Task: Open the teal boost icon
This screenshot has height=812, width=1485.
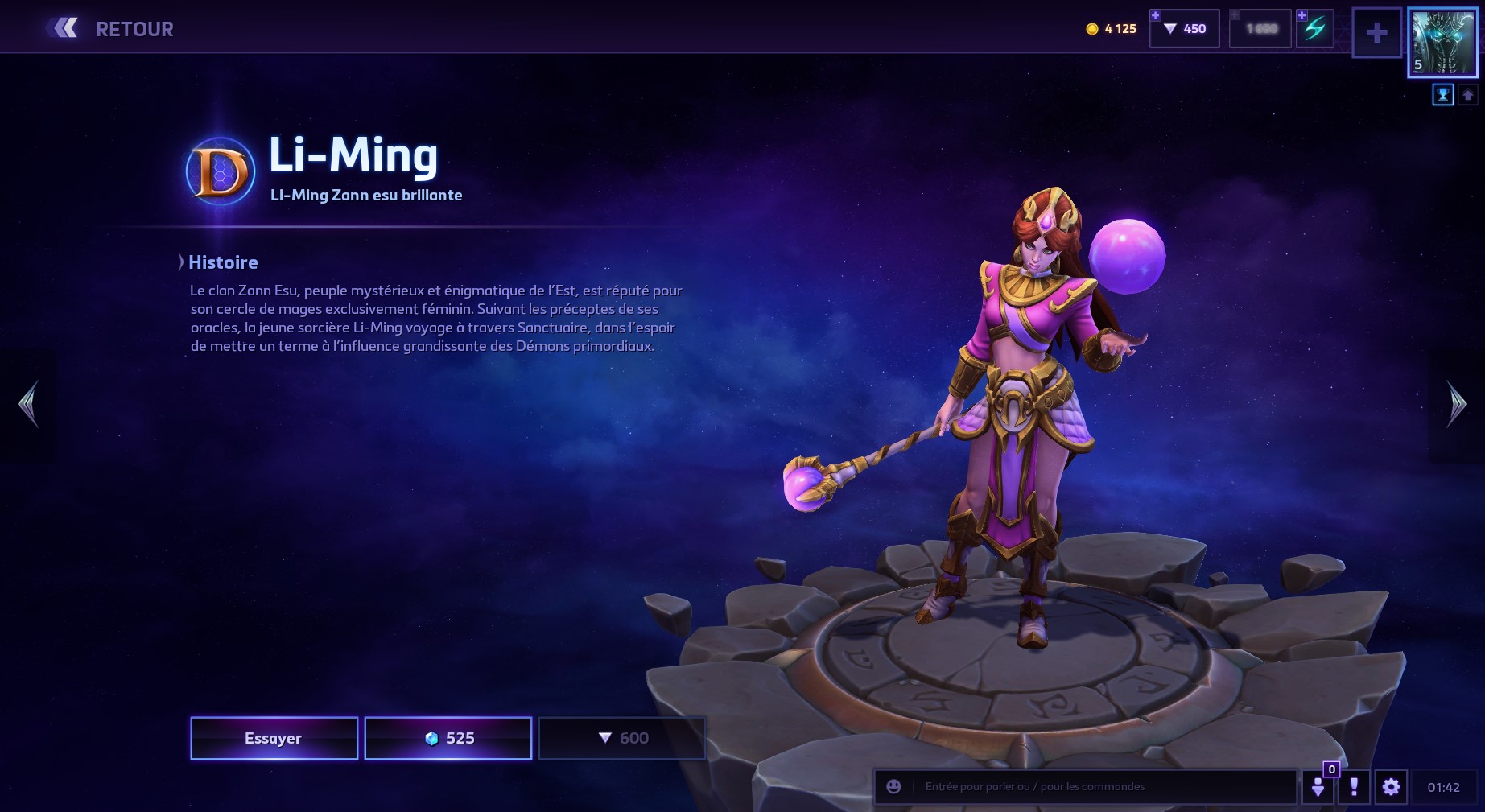Action: click(1314, 29)
